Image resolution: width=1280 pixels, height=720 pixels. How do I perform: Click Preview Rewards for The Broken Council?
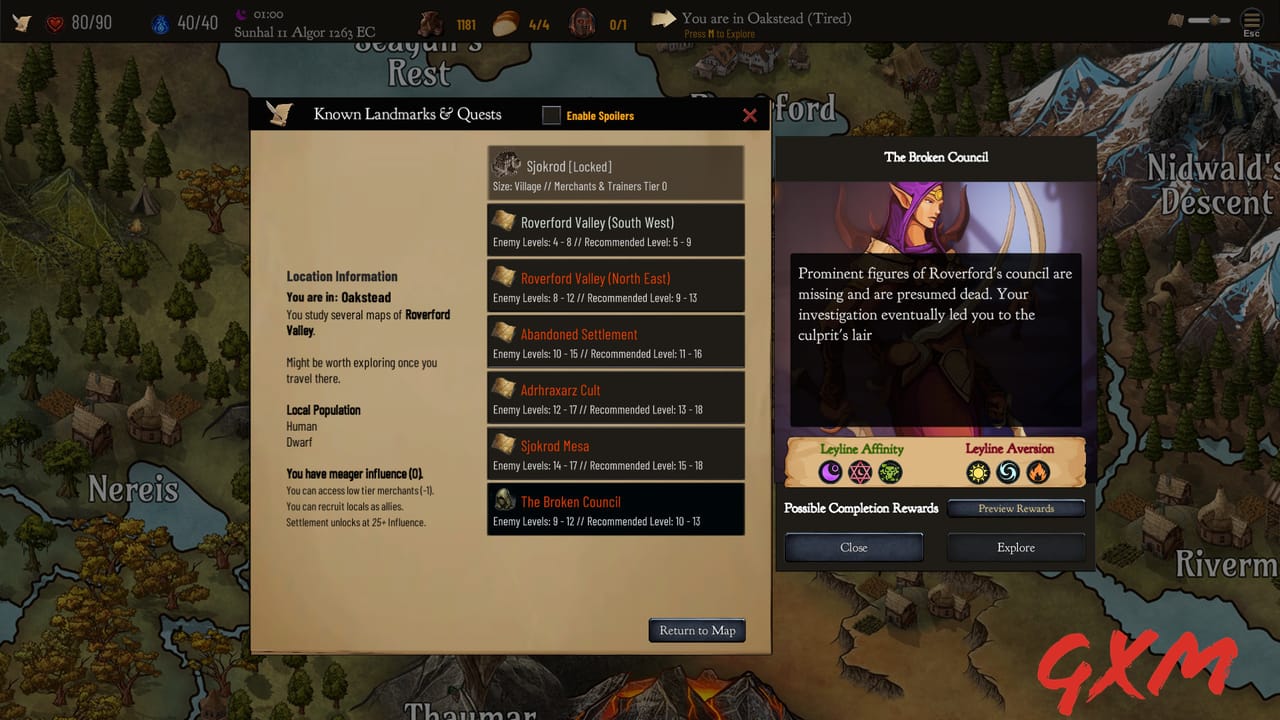pyautogui.click(x=1016, y=508)
